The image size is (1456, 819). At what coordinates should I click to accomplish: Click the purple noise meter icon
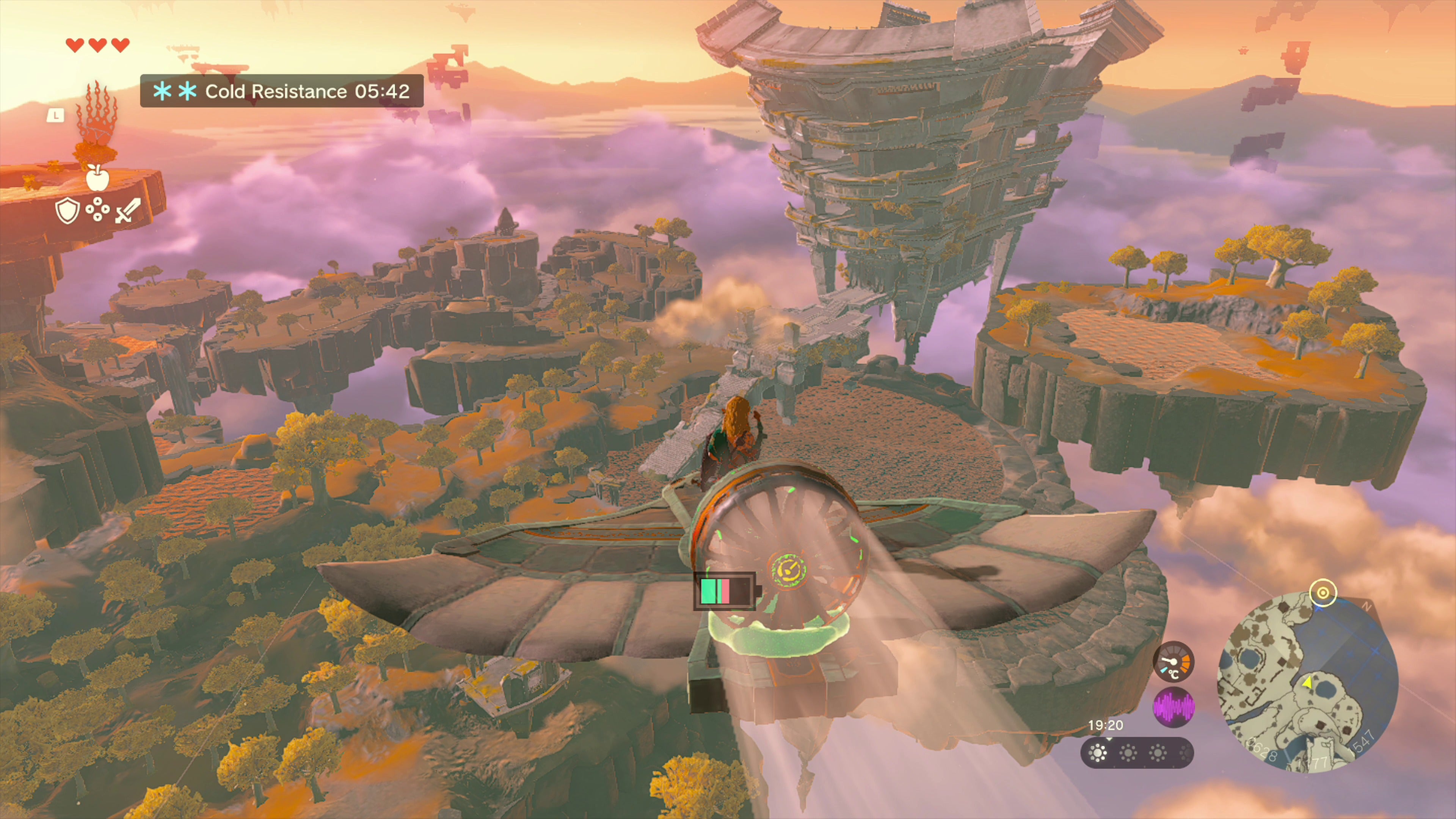1174,707
